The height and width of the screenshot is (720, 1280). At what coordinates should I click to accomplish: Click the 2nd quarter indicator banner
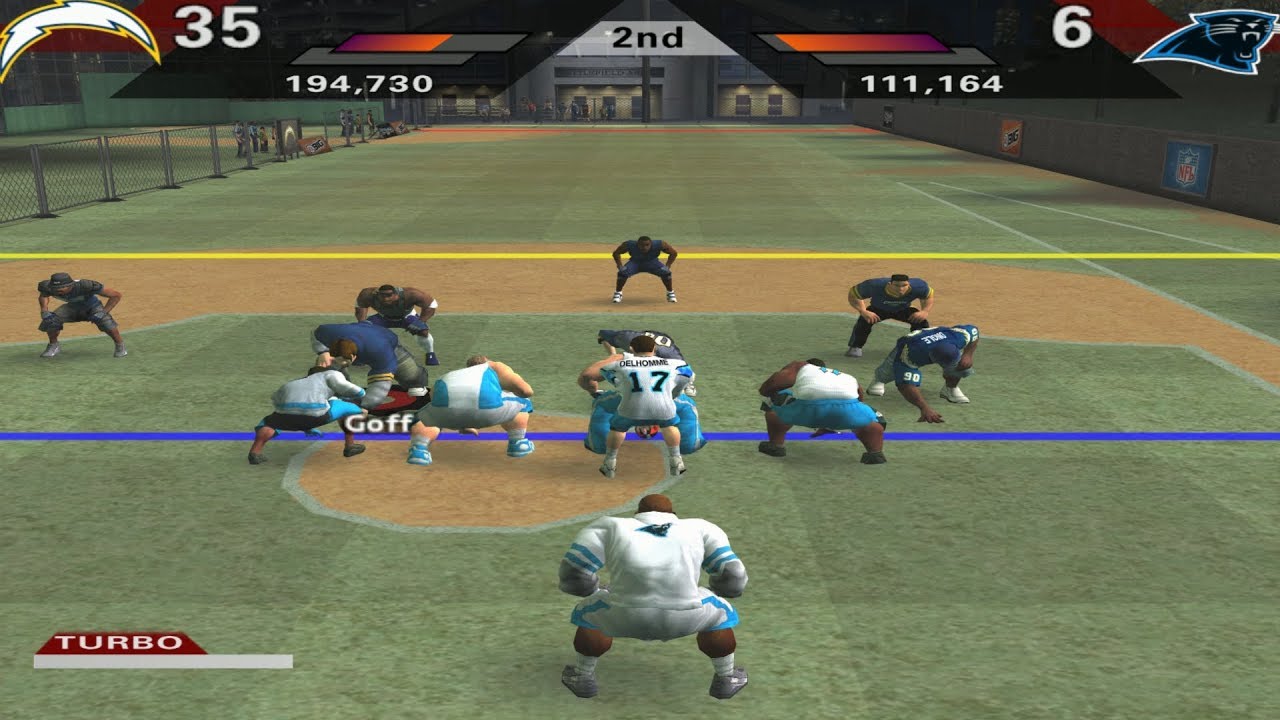pos(650,38)
